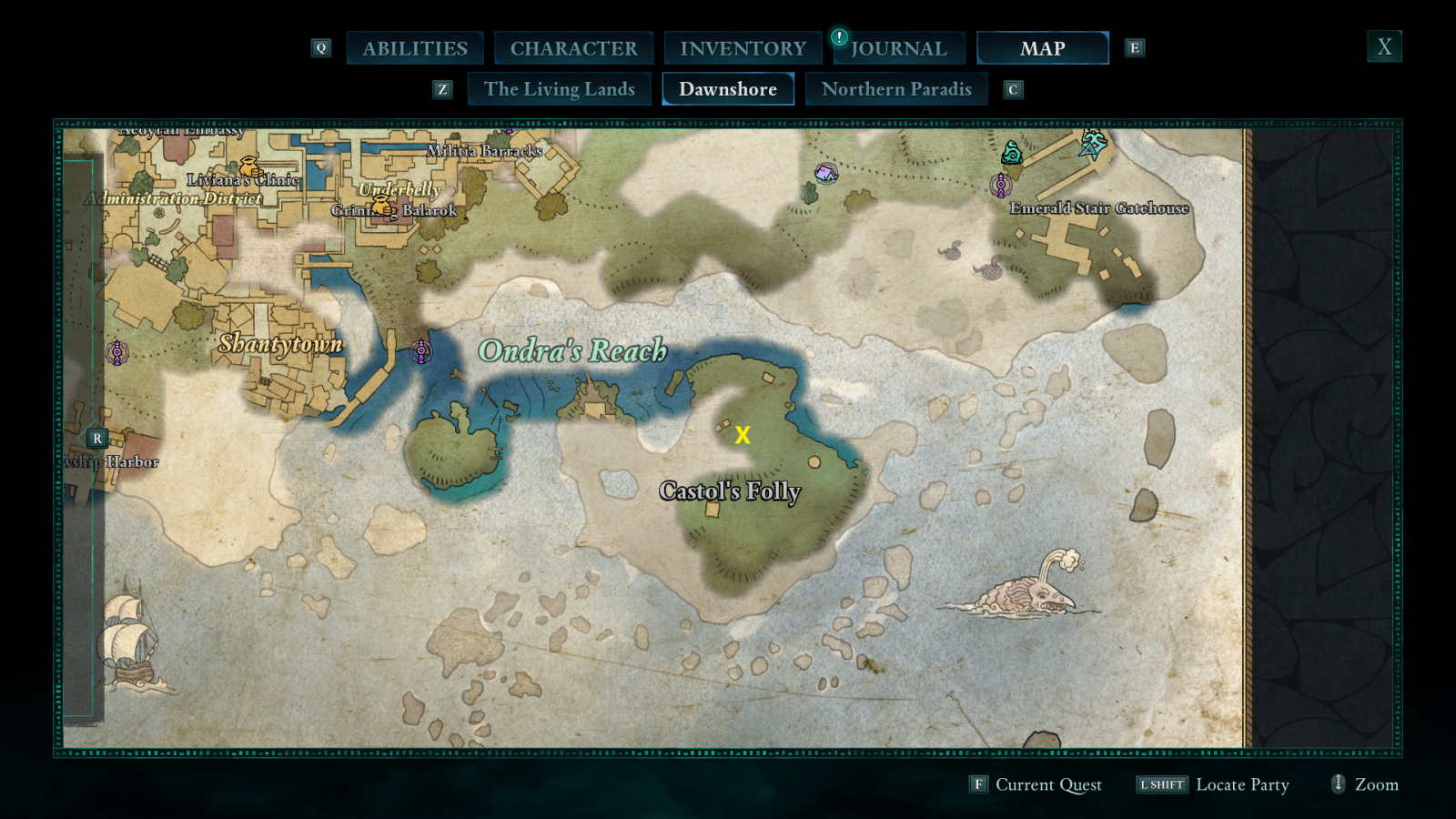The image size is (1456, 819).
Task: Click the merchant icon at Liviana's Clinic
Action: coord(248,167)
